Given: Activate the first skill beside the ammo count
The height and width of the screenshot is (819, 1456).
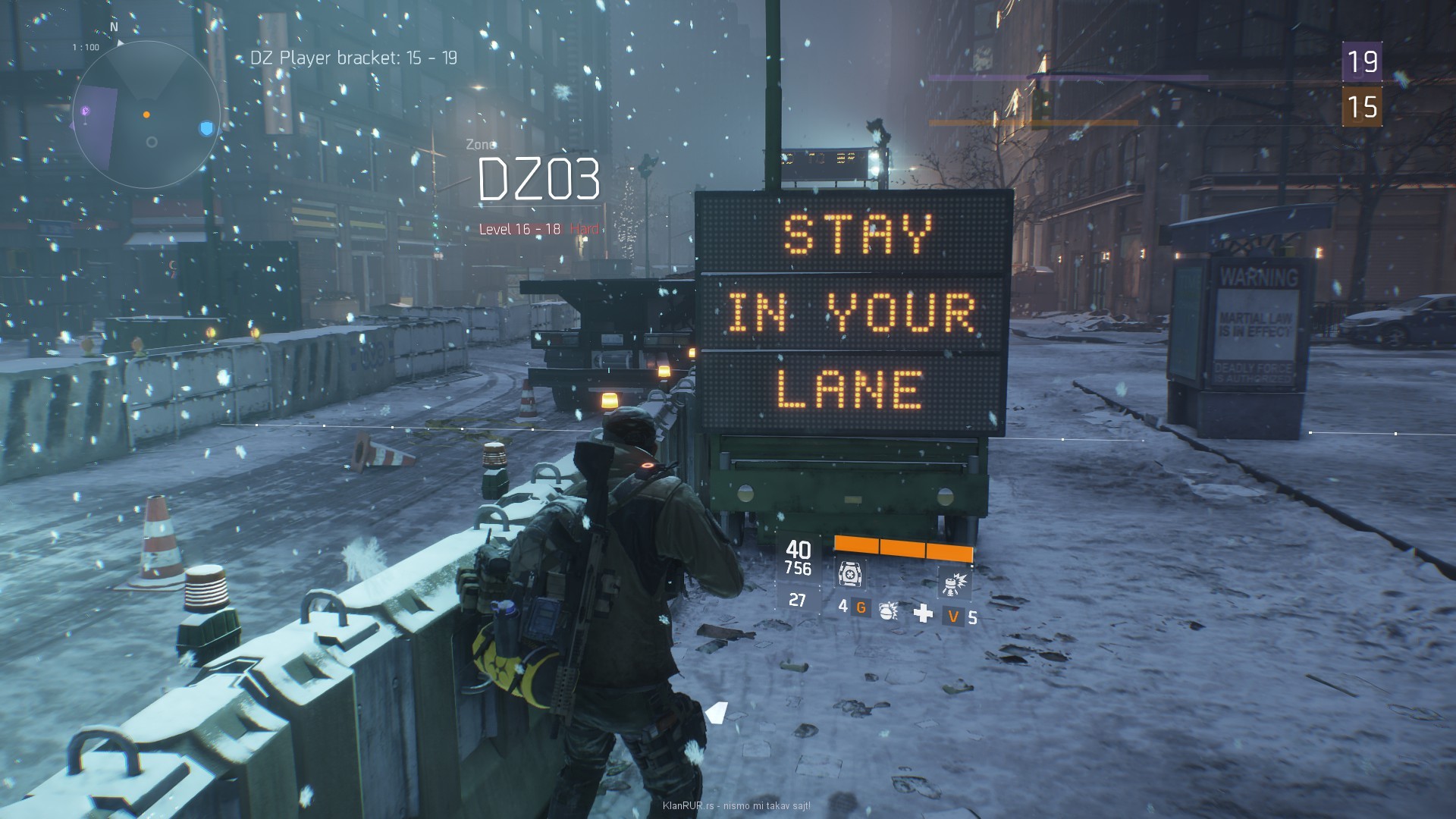Looking at the screenshot, I should [848, 574].
